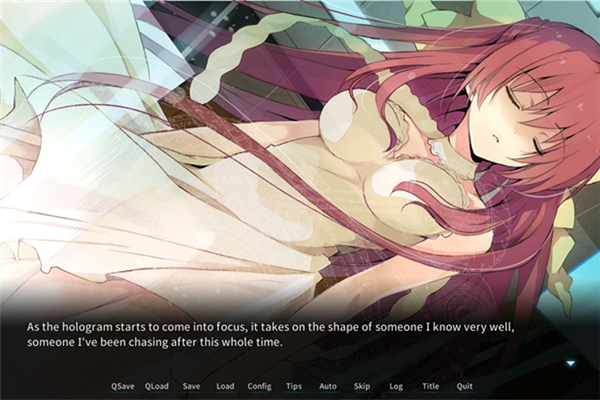Click the blue arrow to advance dialogue
The width and height of the screenshot is (600, 400).
[570, 363]
